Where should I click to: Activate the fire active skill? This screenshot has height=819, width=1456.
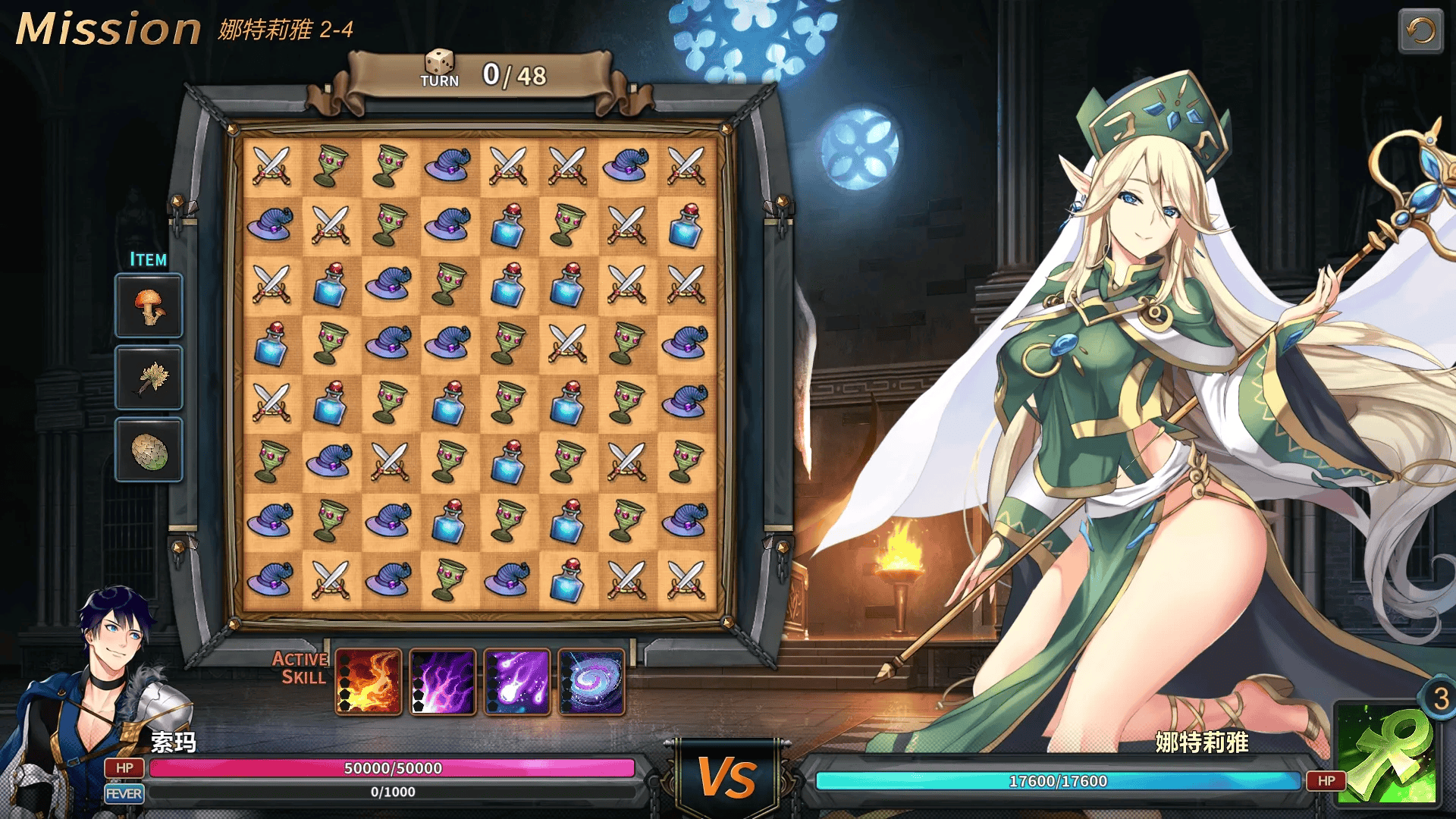click(369, 682)
